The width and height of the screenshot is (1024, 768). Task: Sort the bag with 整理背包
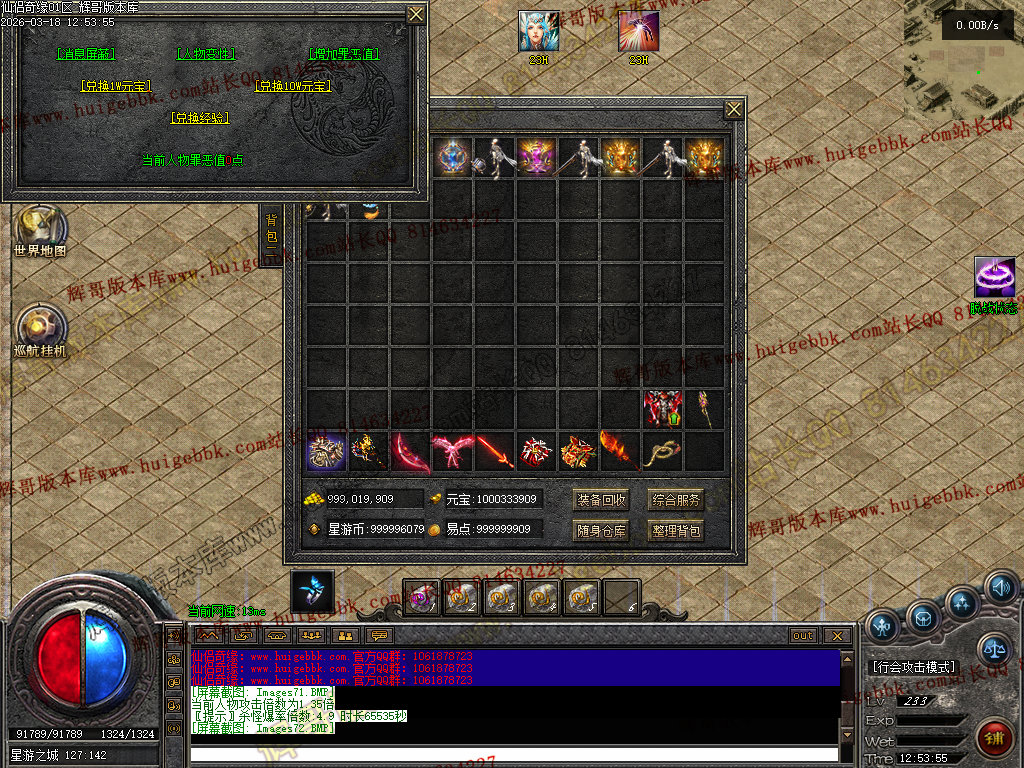click(676, 531)
